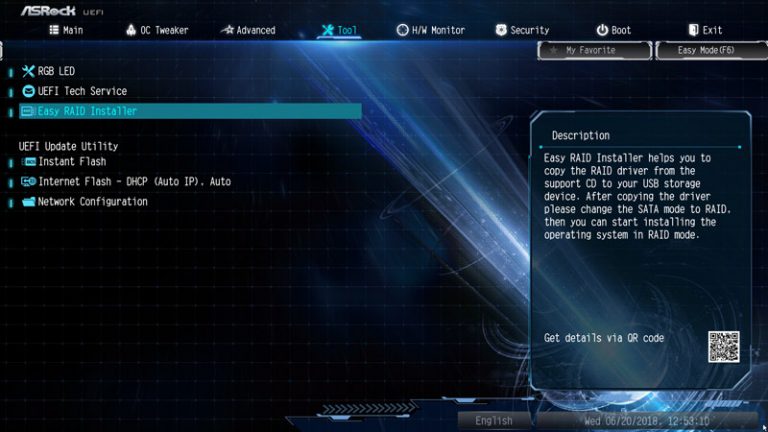
Task: Select the Tool tab
Action: (x=339, y=30)
